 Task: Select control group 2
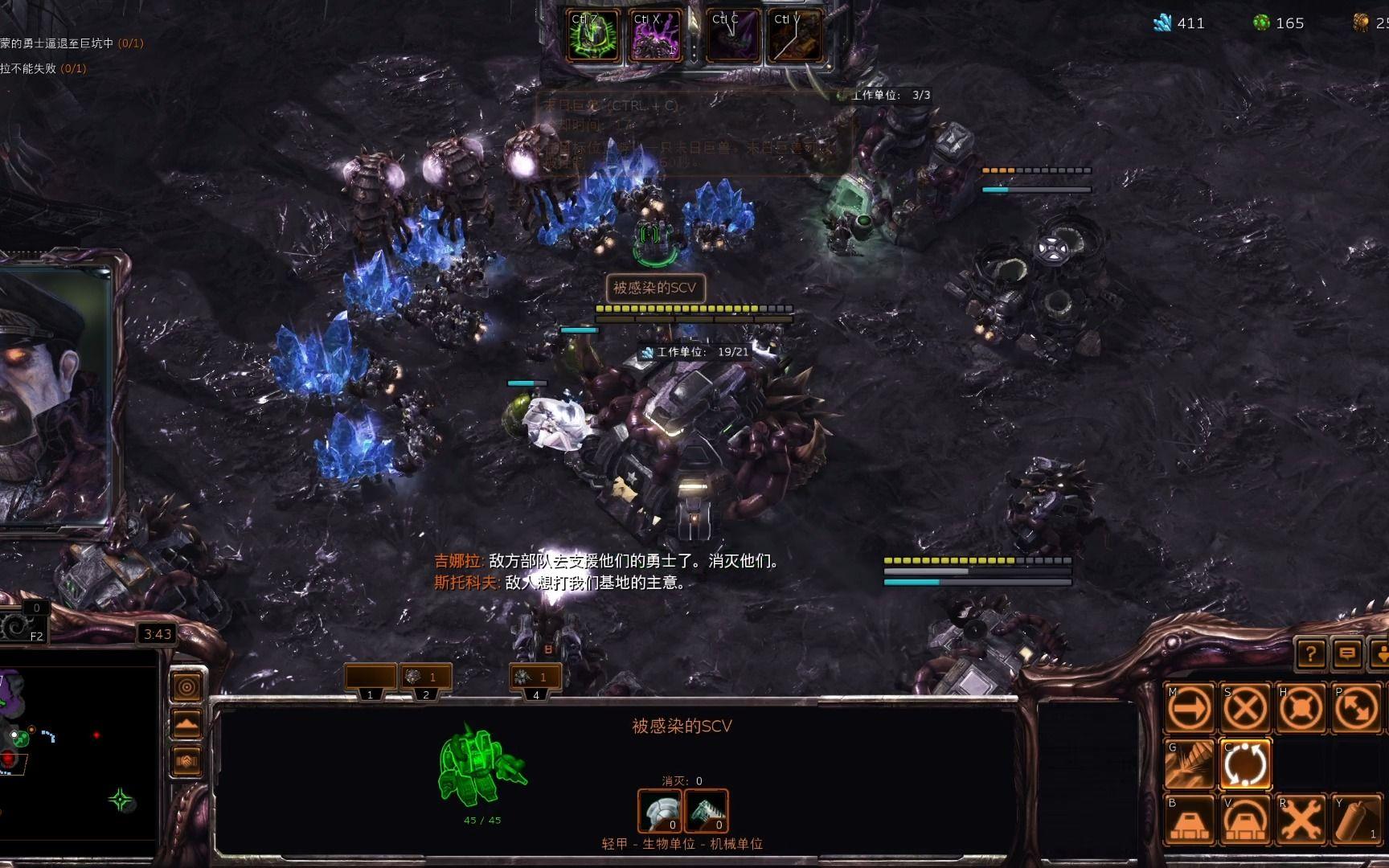426,678
